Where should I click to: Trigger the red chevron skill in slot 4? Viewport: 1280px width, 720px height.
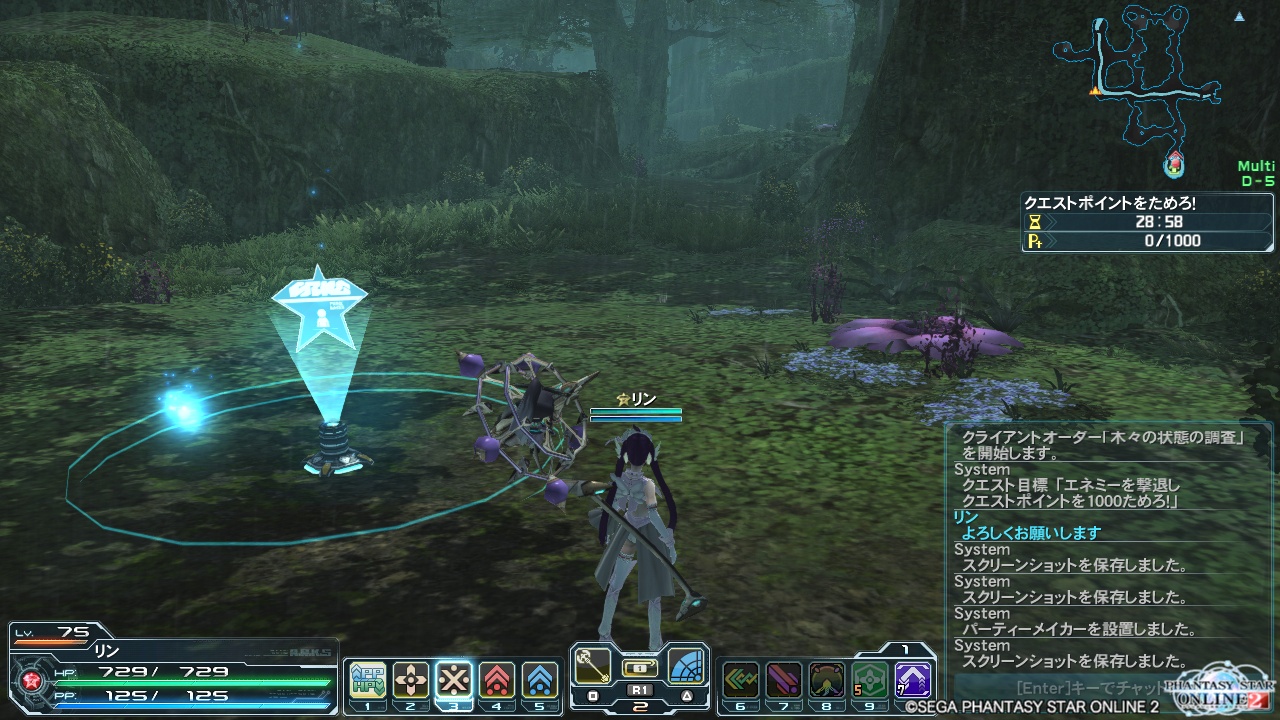[x=497, y=680]
